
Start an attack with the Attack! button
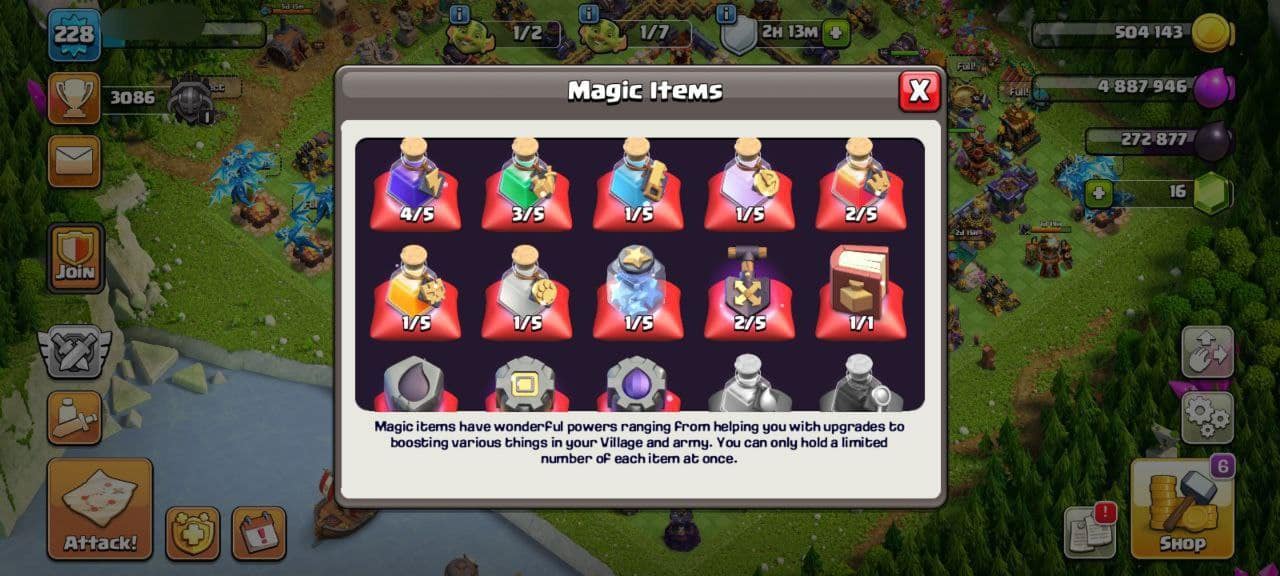click(x=100, y=508)
